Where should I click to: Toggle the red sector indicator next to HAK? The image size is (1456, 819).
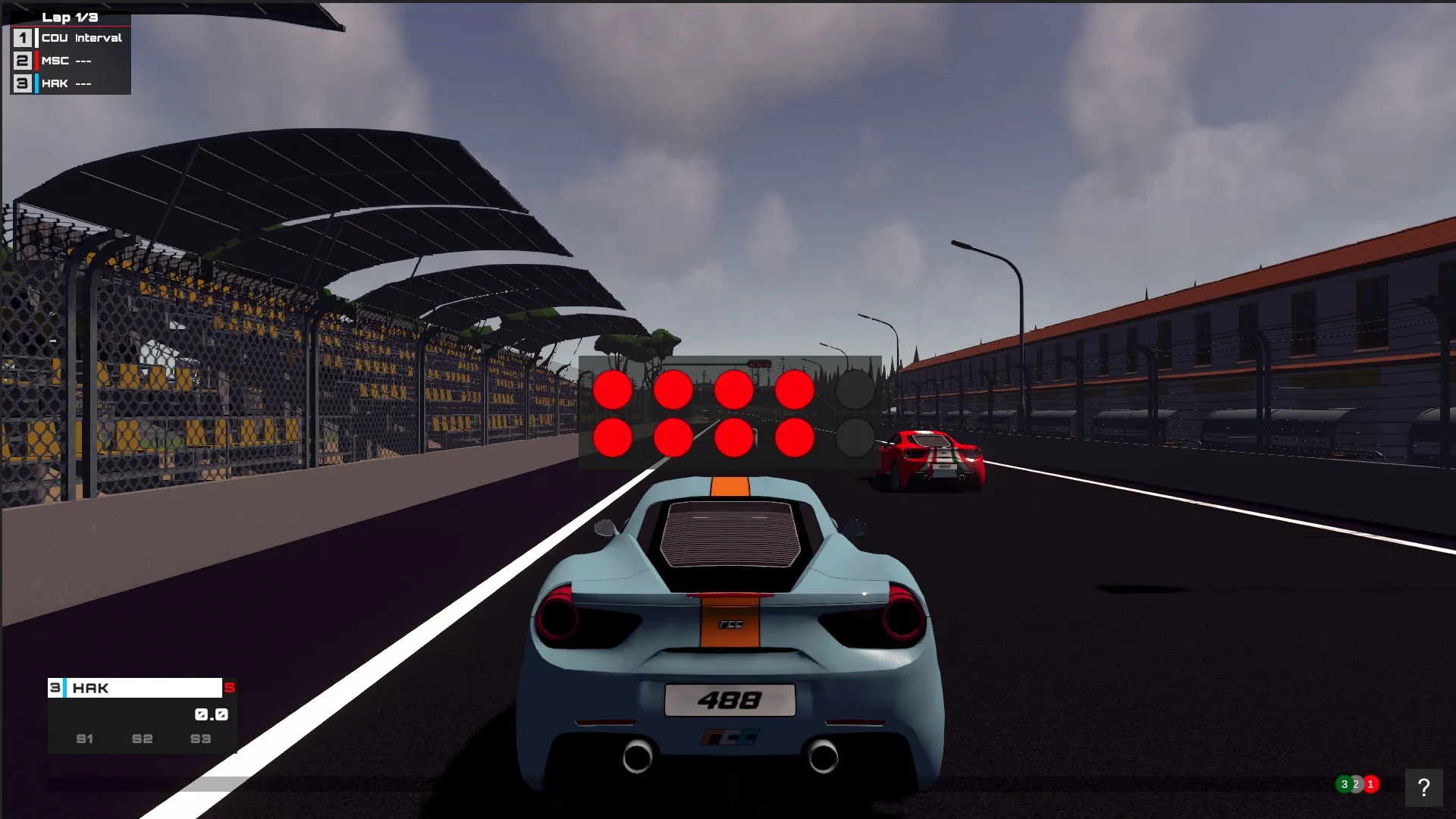[230, 688]
